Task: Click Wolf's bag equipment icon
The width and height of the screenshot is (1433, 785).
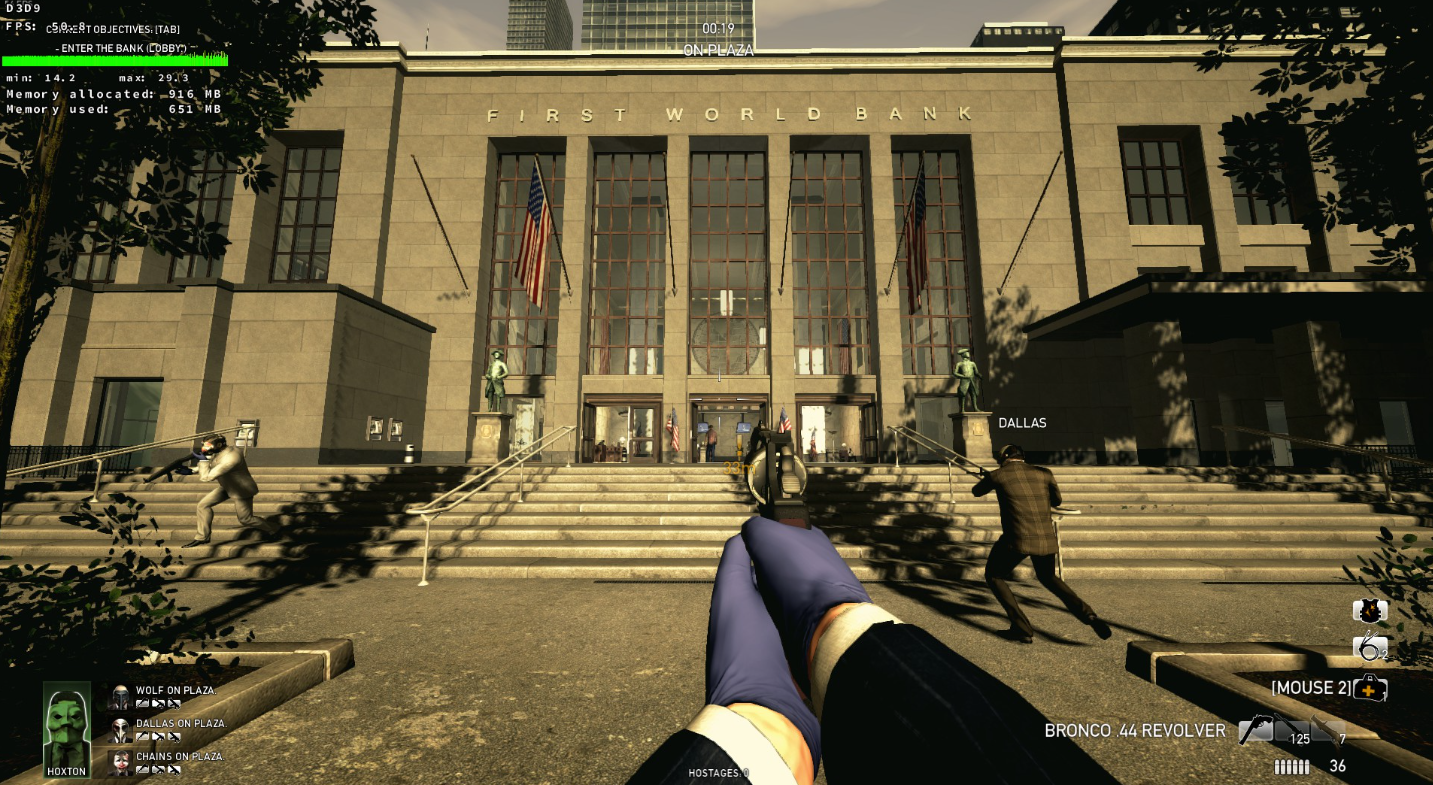Action: tap(143, 703)
